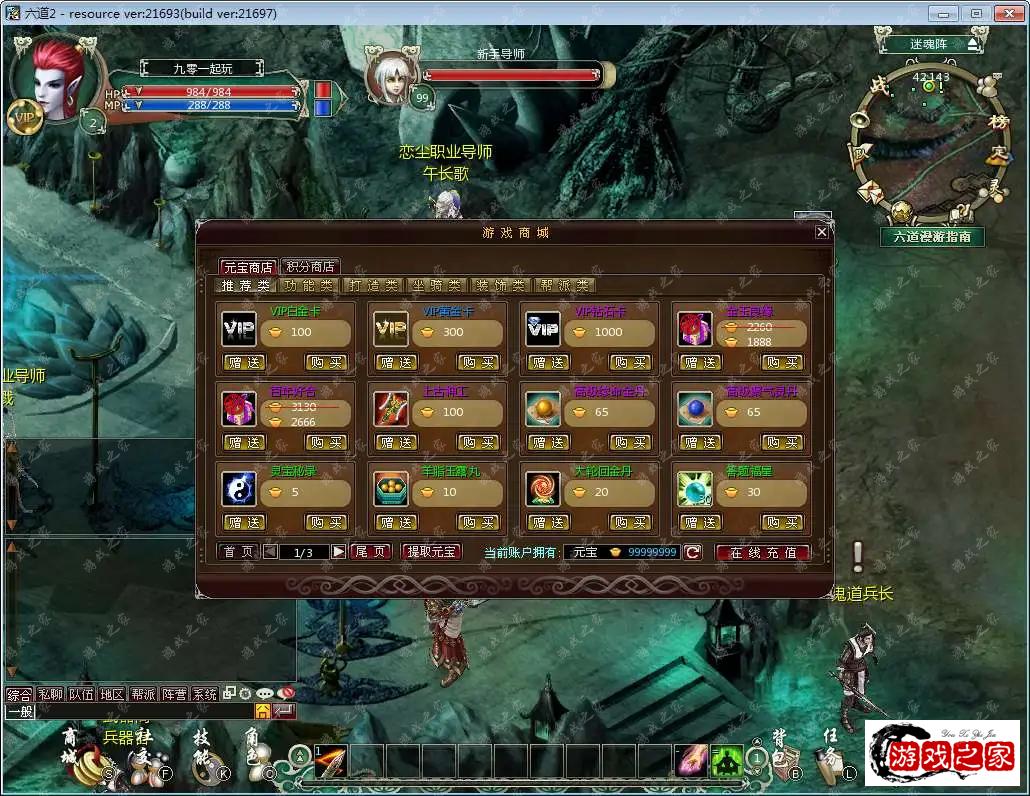Buy the 灵宝秘录 yin-yang item

(326, 522)
